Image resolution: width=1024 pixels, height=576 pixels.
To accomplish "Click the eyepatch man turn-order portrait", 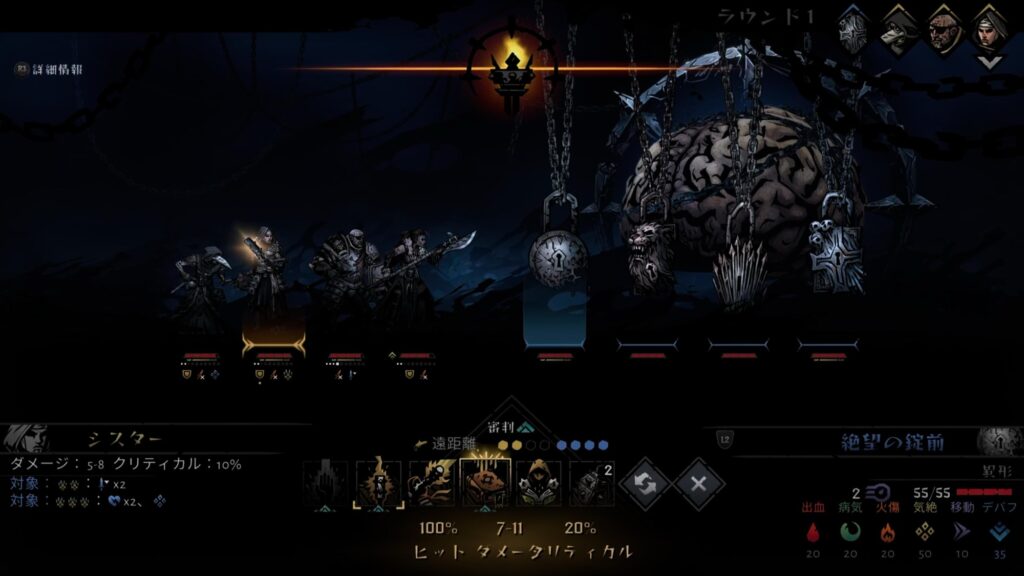I will click(x=943, y=27).
